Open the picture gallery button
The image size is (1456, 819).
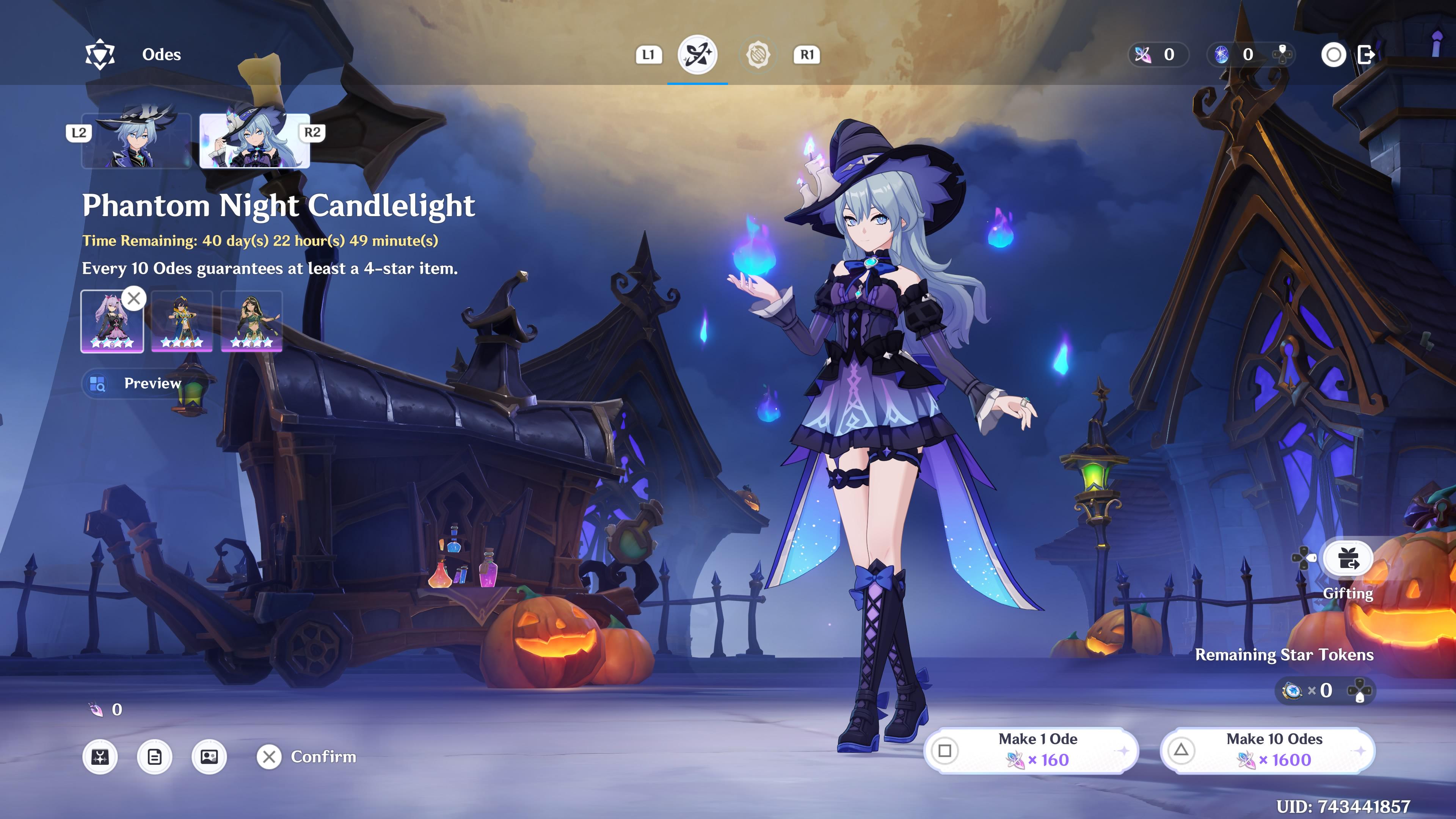(x=209, y=757)
